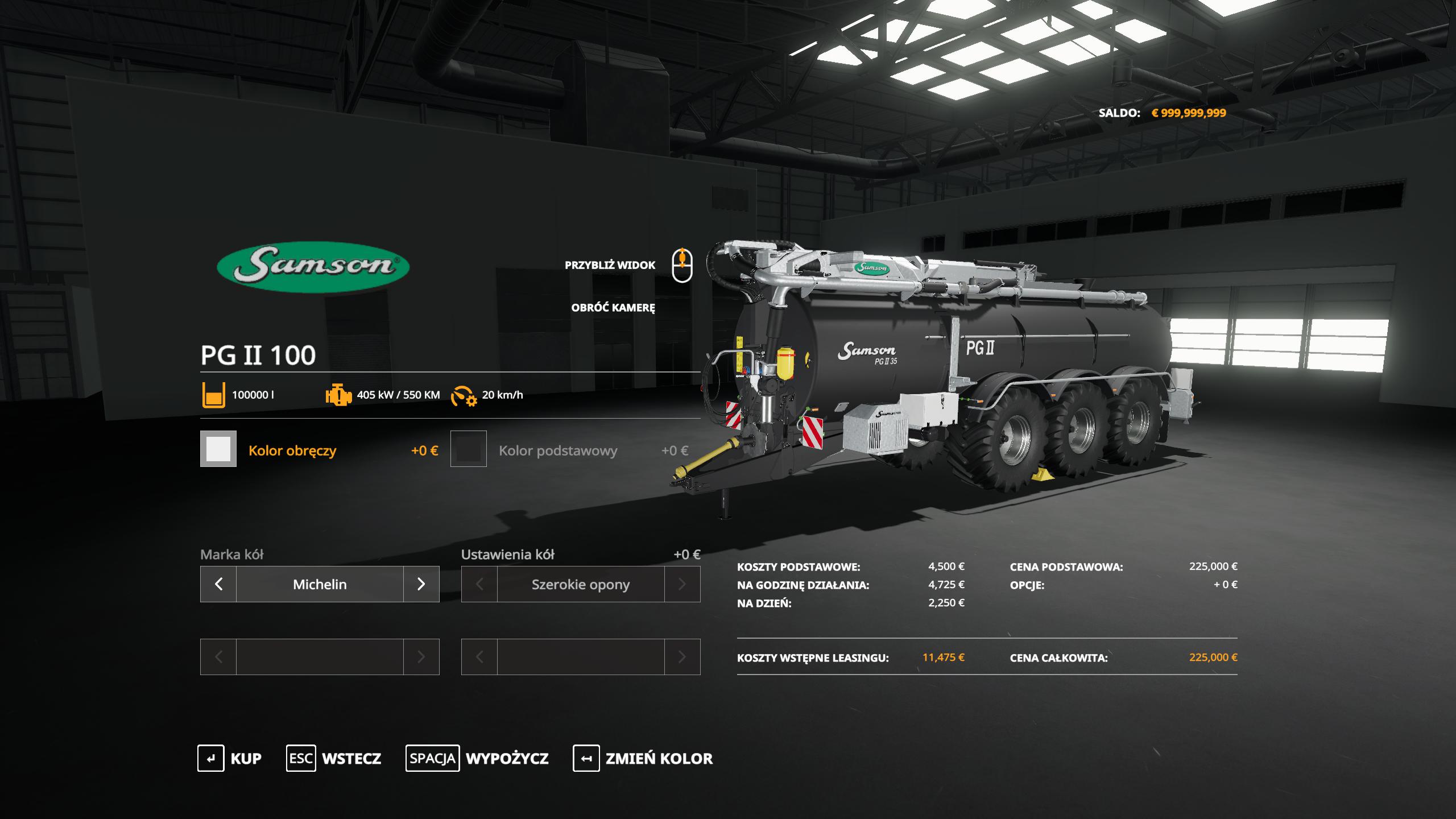The height and width of the screenshot is (819, 1456).
Task: Switch to the previous Marka kół wheel brand
Action: point(218,584)
